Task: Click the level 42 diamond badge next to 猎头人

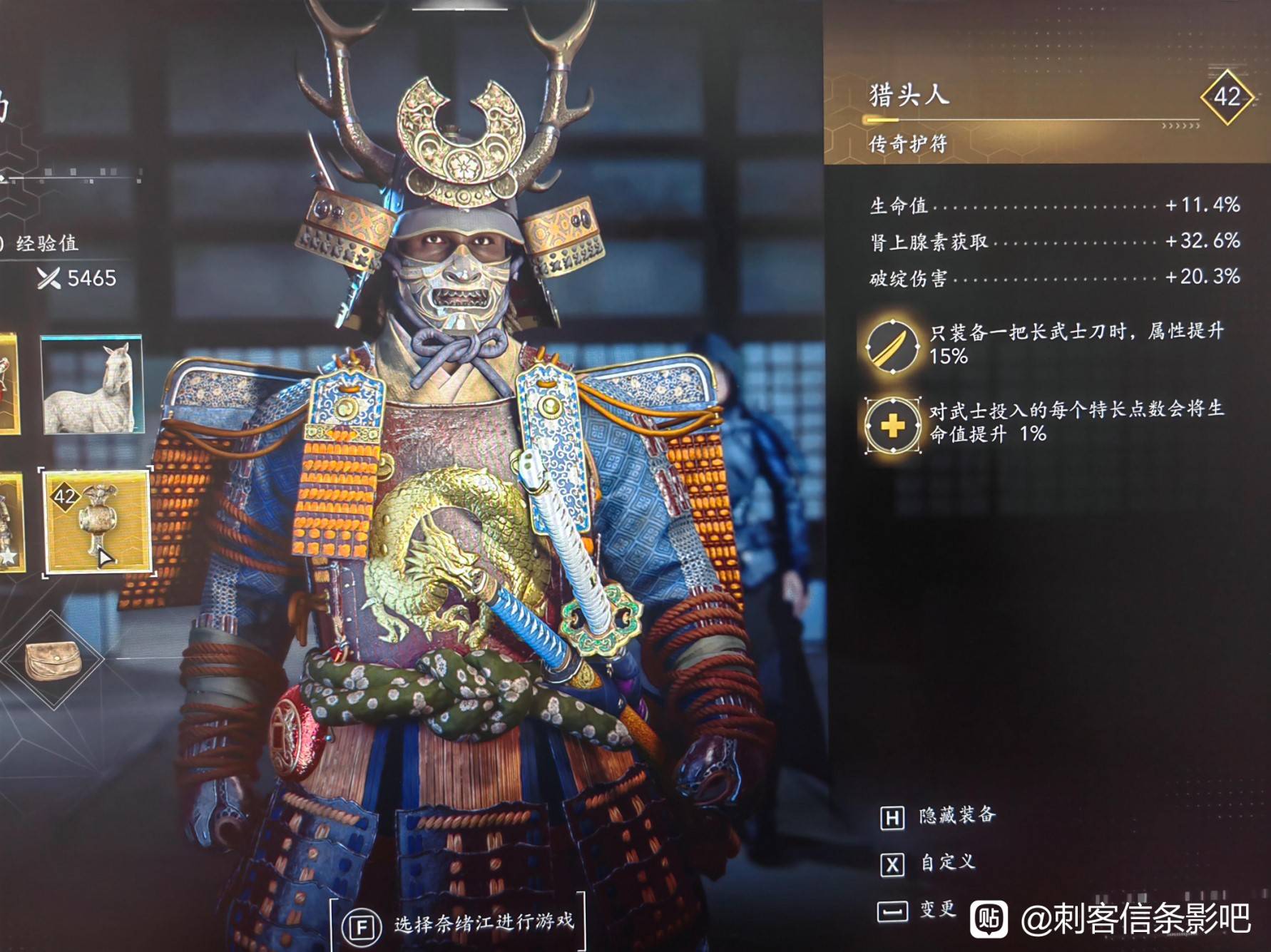Action: (1228, 97)
